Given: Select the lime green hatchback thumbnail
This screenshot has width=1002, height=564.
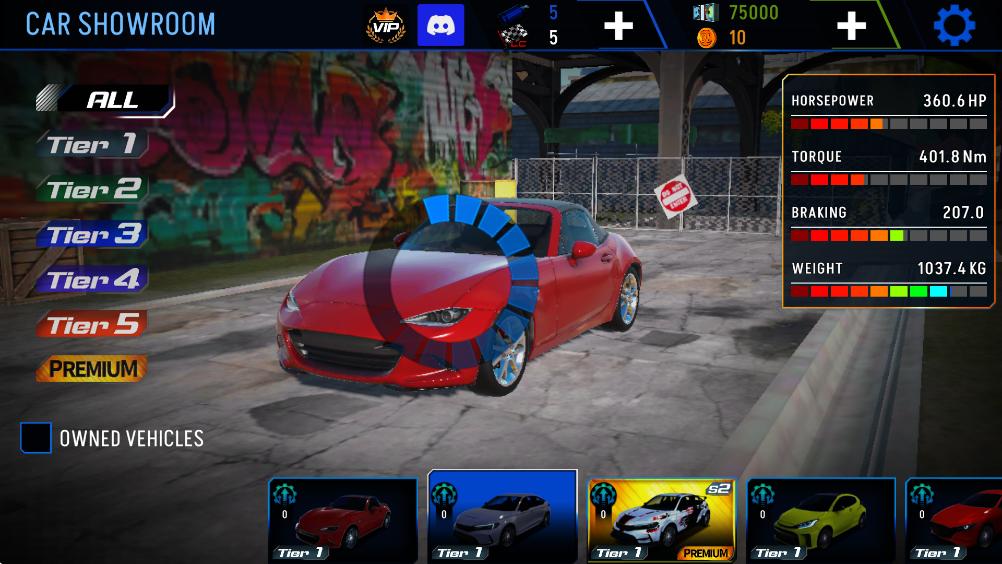Looking at the screenshot, I should point(820,520).
